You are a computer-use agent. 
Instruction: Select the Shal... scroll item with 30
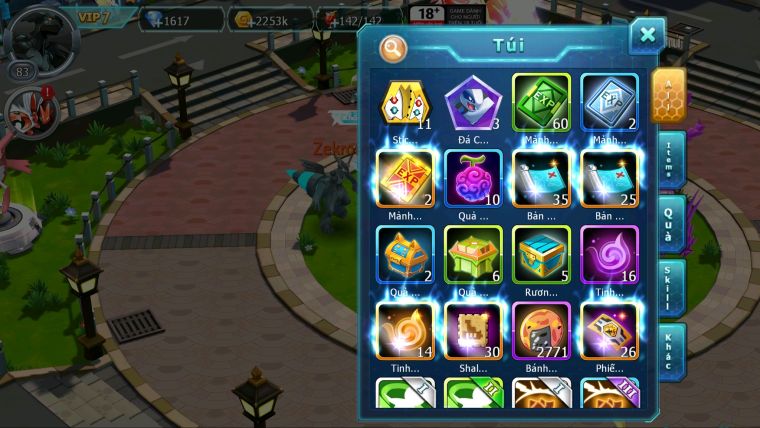473,331
